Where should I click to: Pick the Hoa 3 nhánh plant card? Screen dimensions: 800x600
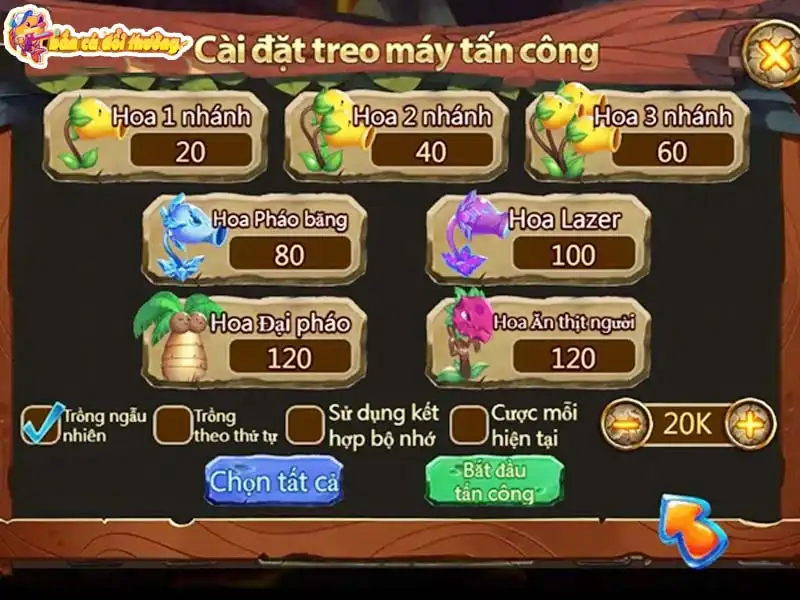[x=637, y=135]
